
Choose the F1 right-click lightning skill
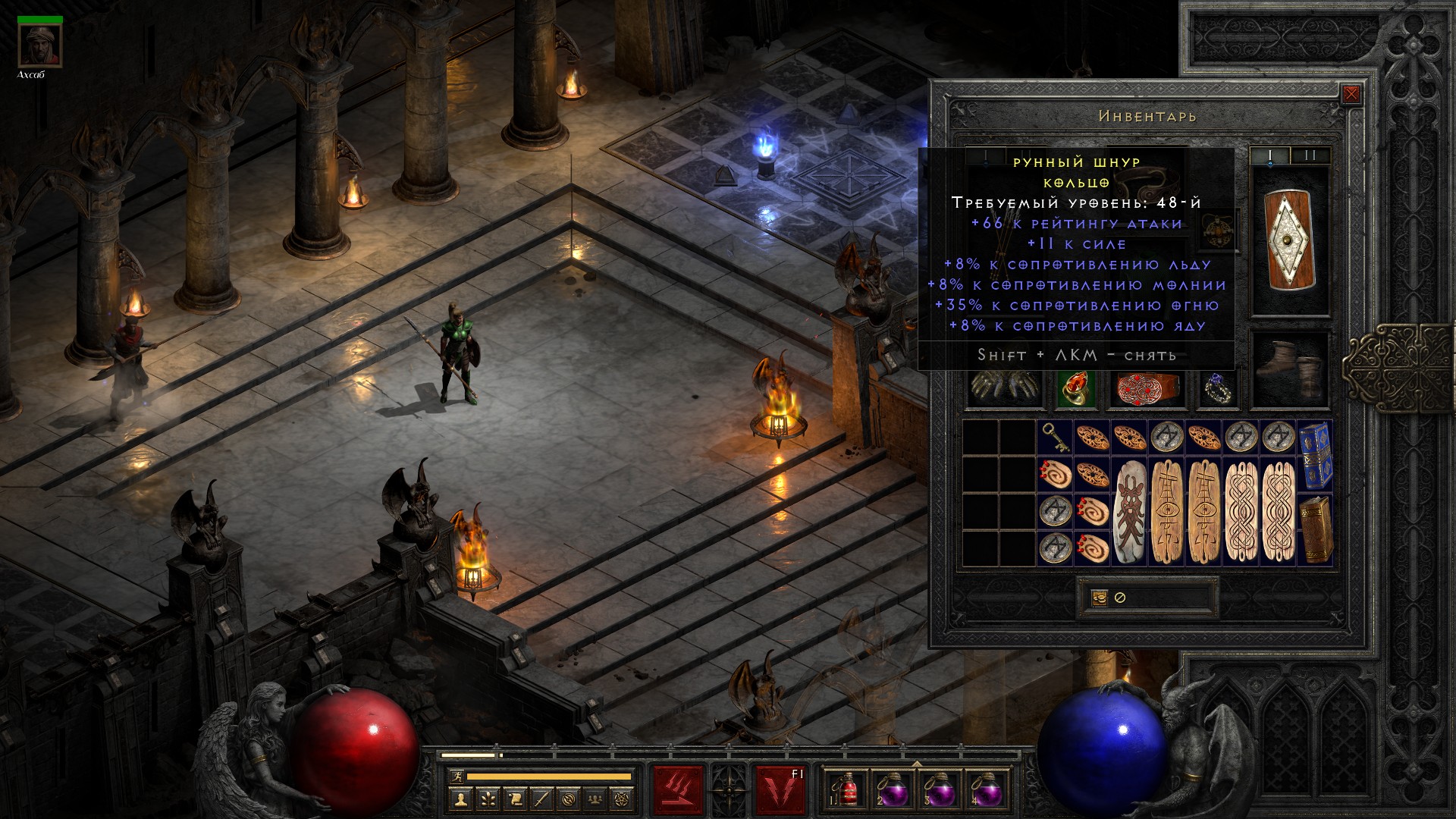click(780, 790)
